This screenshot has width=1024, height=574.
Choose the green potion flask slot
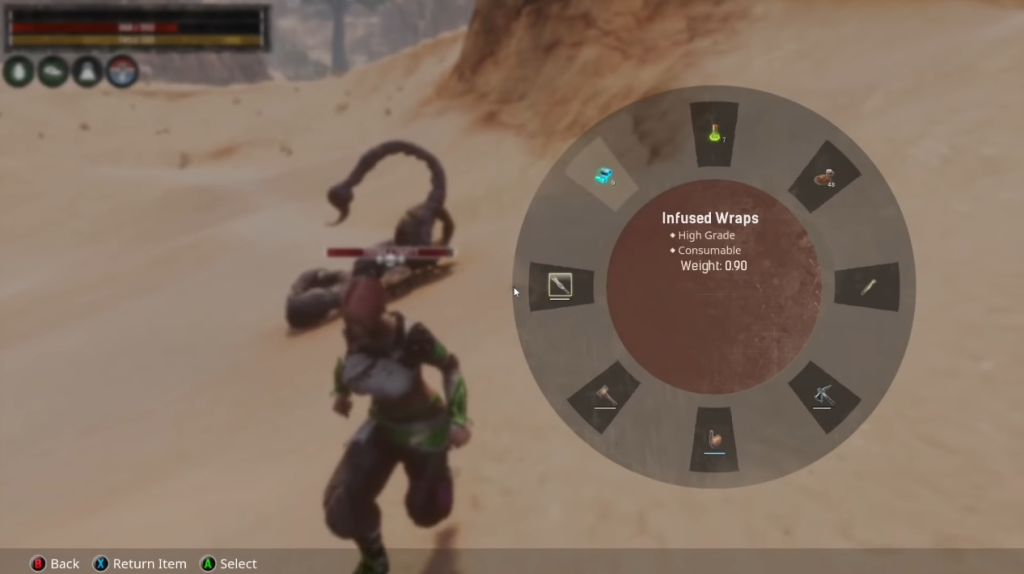click(x=714, y=132)
